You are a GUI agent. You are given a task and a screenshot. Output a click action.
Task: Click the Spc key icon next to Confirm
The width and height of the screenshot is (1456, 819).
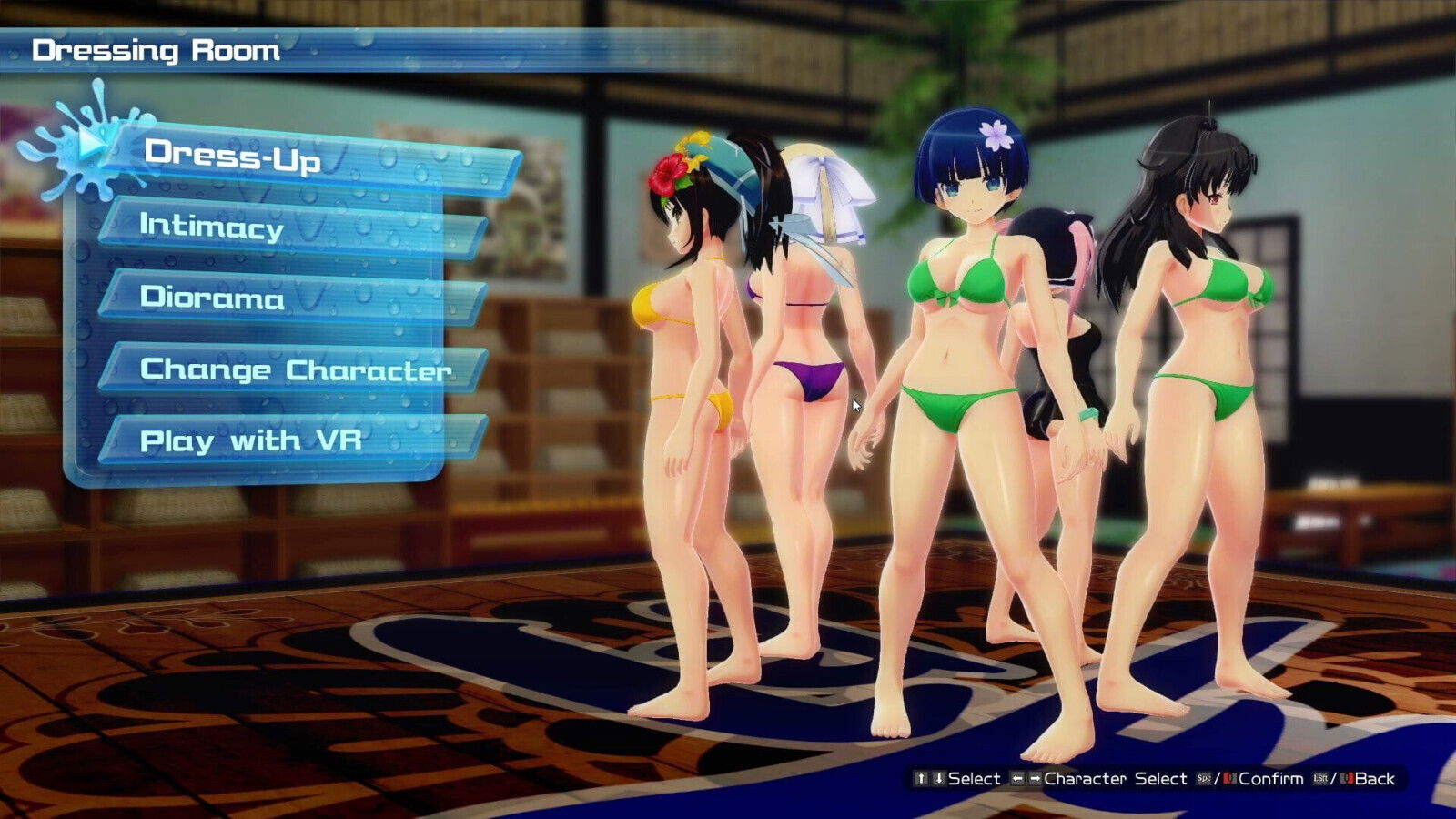click(x=1203, y=779)
